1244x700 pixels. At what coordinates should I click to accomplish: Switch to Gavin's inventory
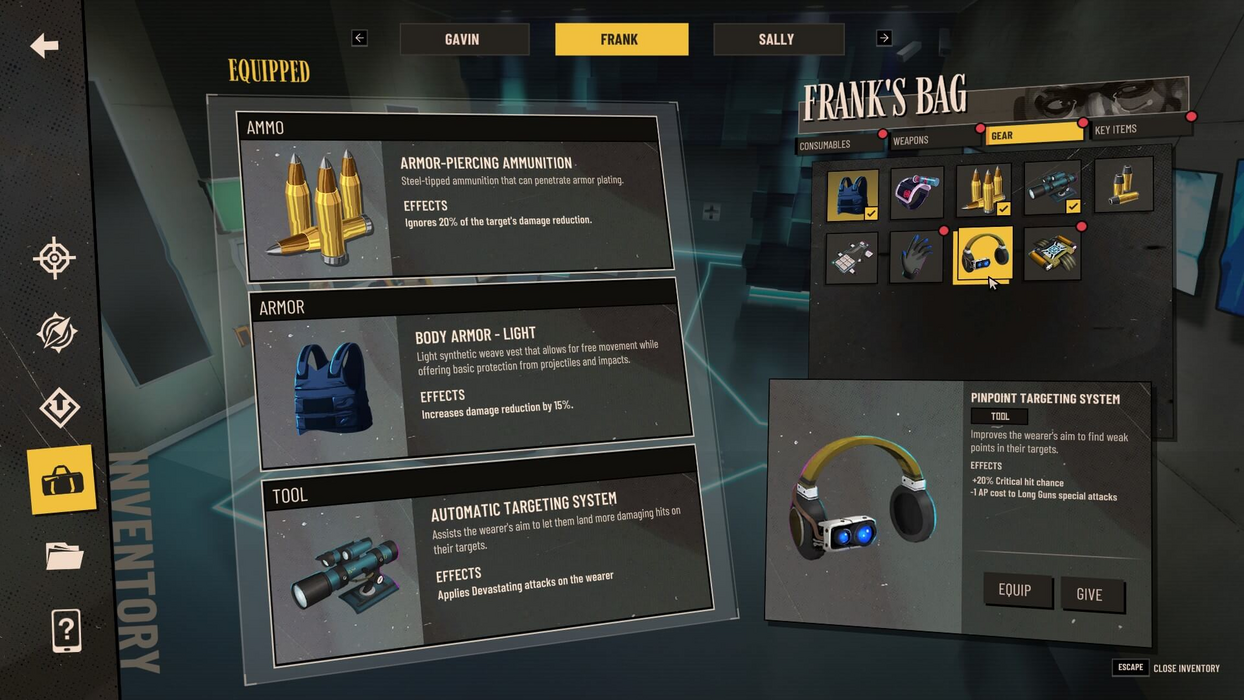point(463,39)
